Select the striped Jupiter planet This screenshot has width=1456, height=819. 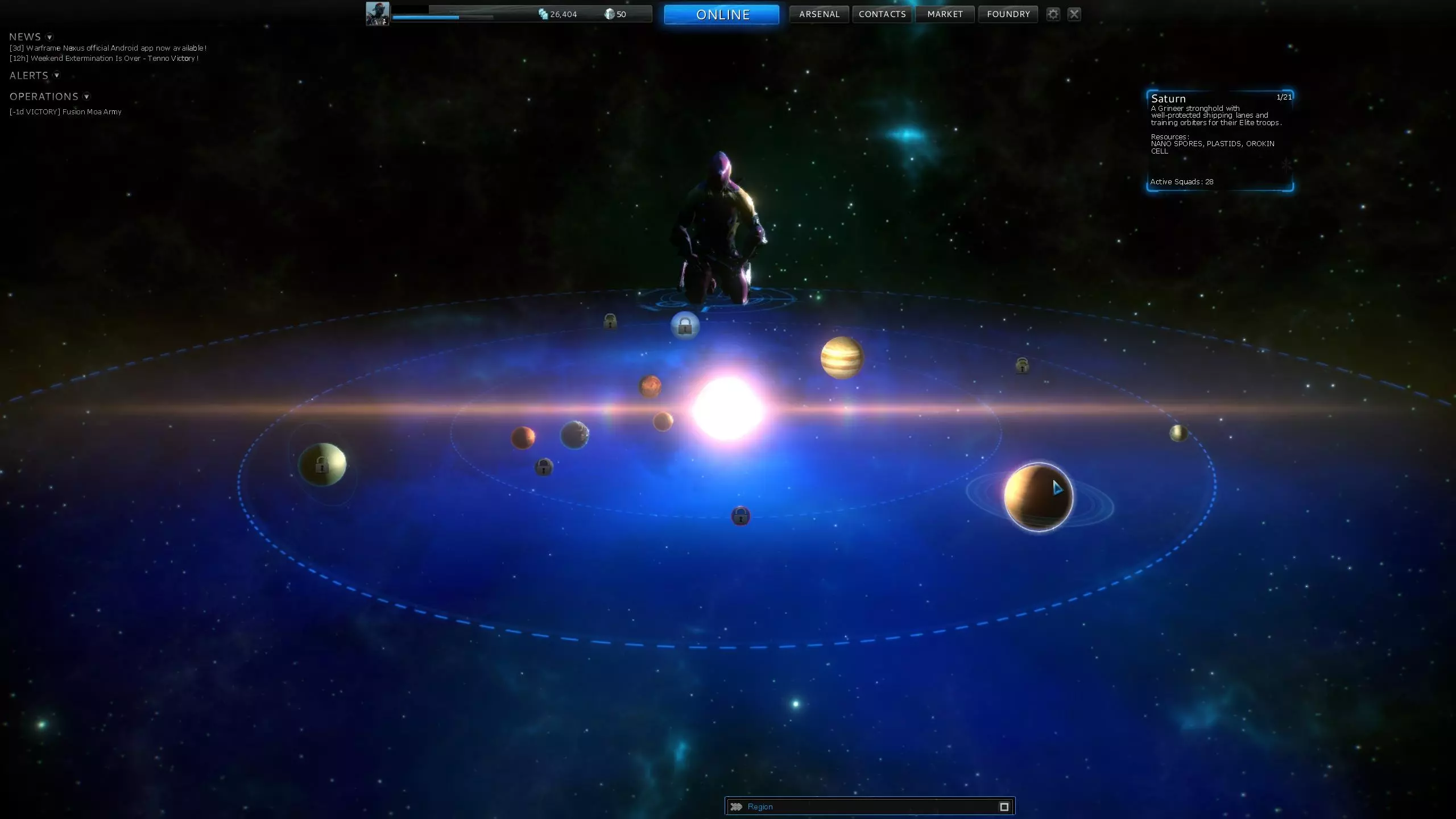(842, 357)
